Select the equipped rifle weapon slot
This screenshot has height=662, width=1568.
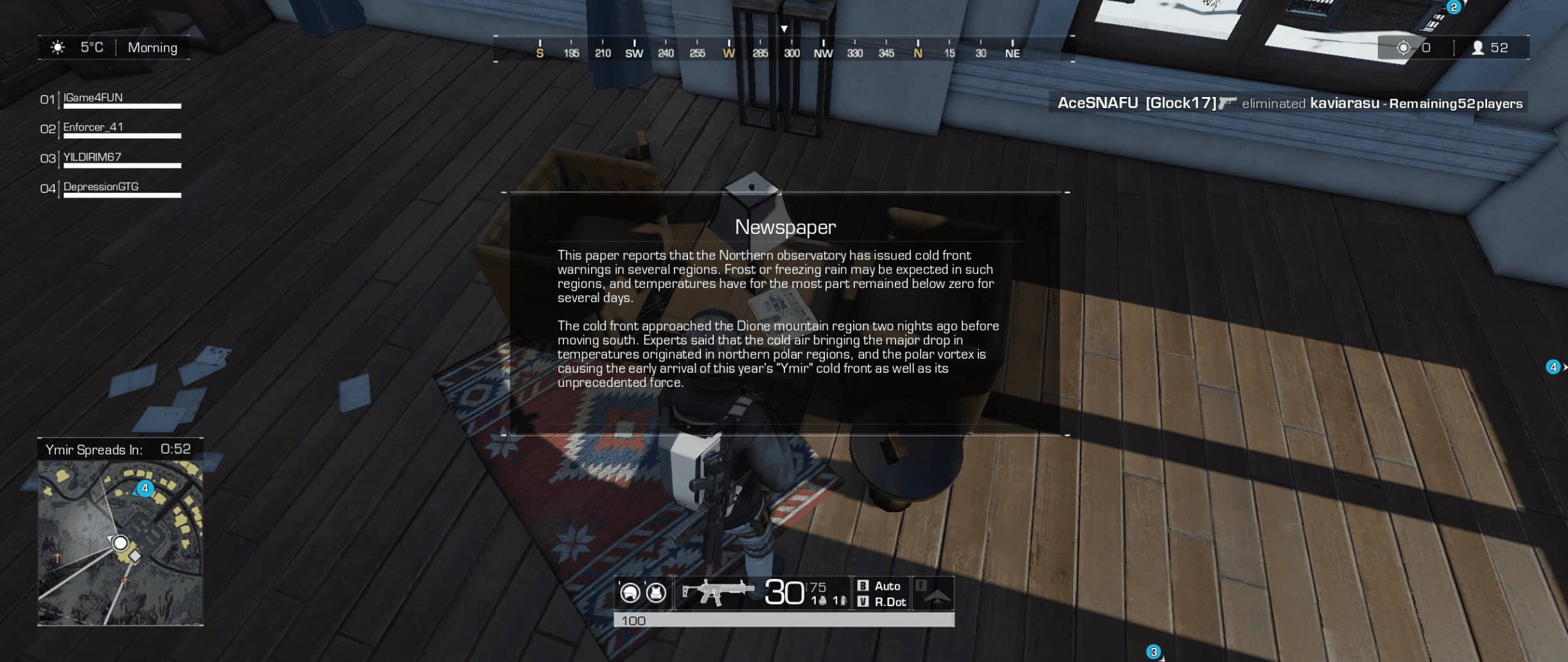[716, 592]
